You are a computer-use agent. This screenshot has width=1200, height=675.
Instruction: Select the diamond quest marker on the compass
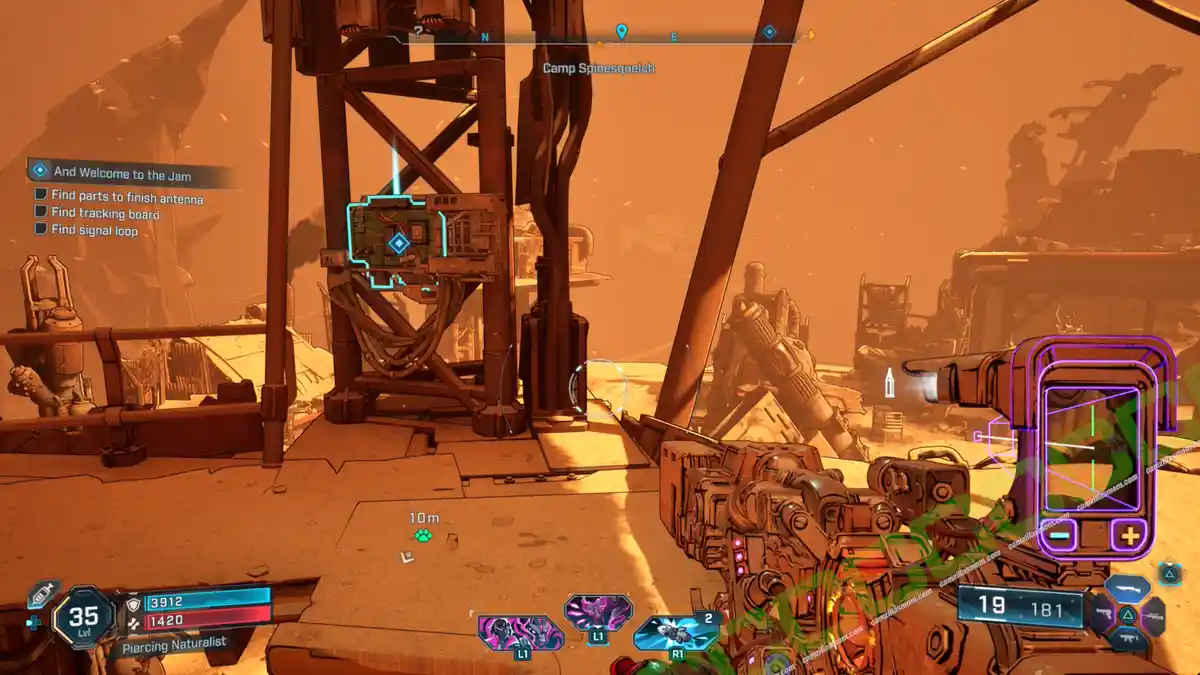click(x=769, y=32)
